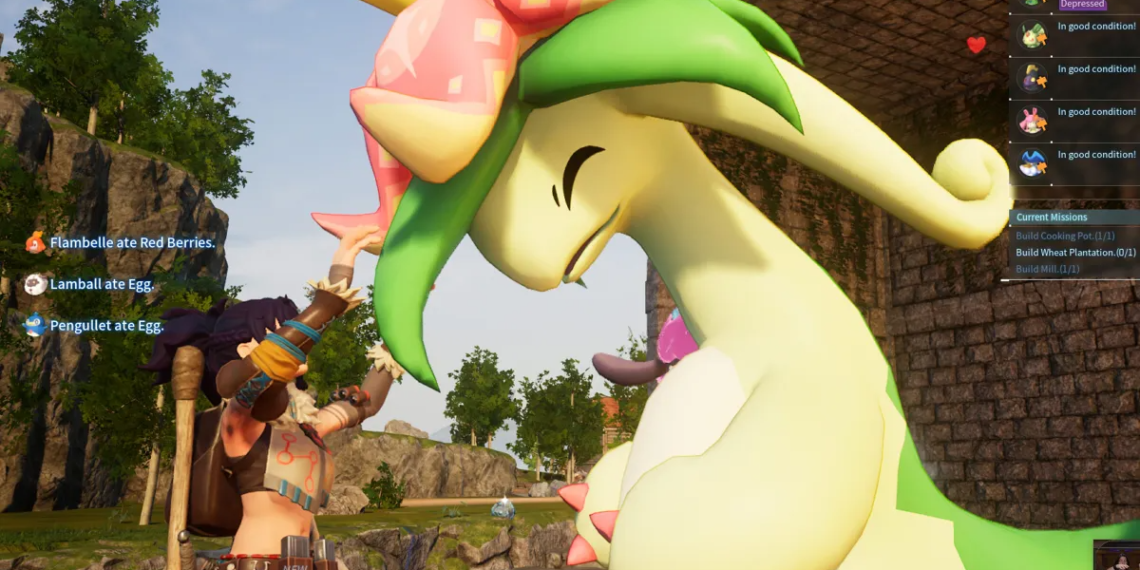This screenshot has width=1140, height=570.
Task: Pick the pink pal's status entry
Action: tap(1074, 120)
